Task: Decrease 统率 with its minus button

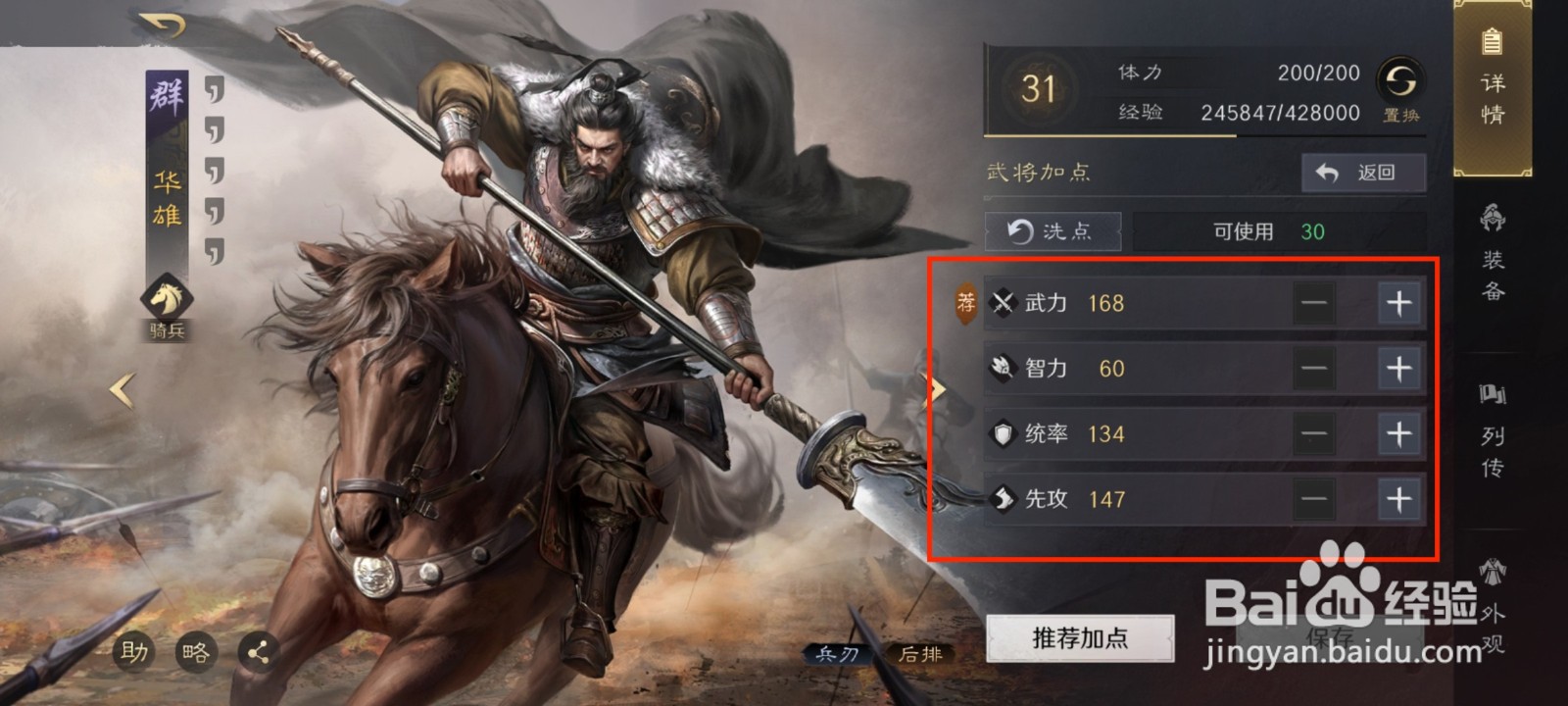Action: coord(1313,433)
